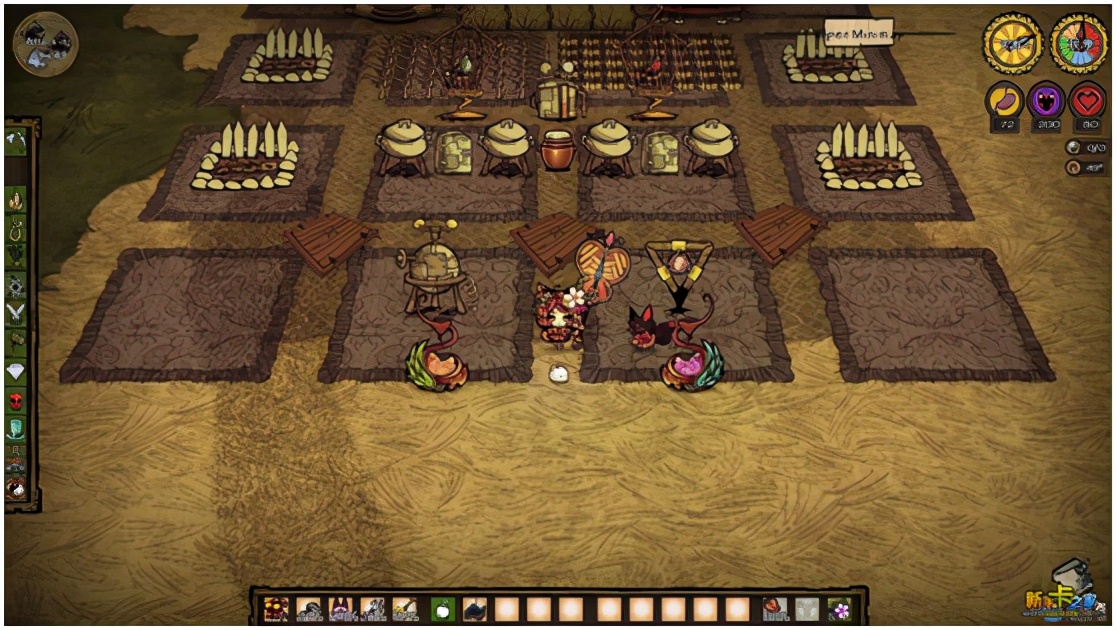Open the white diamond Refine tab

click(x=17, y=371)
